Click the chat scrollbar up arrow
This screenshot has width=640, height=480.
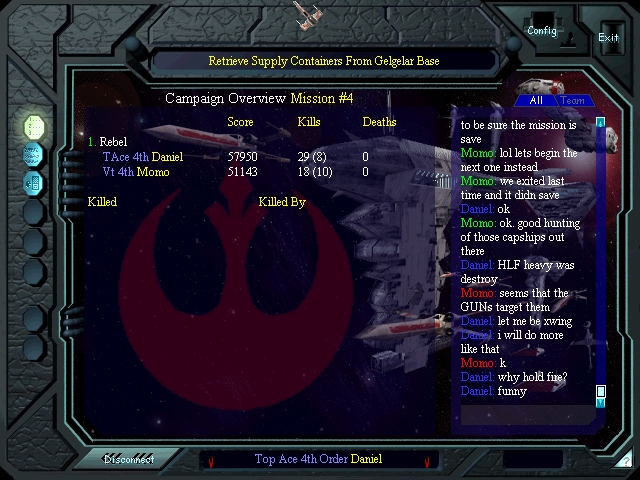pyautogui.click(x=601, y=123)
